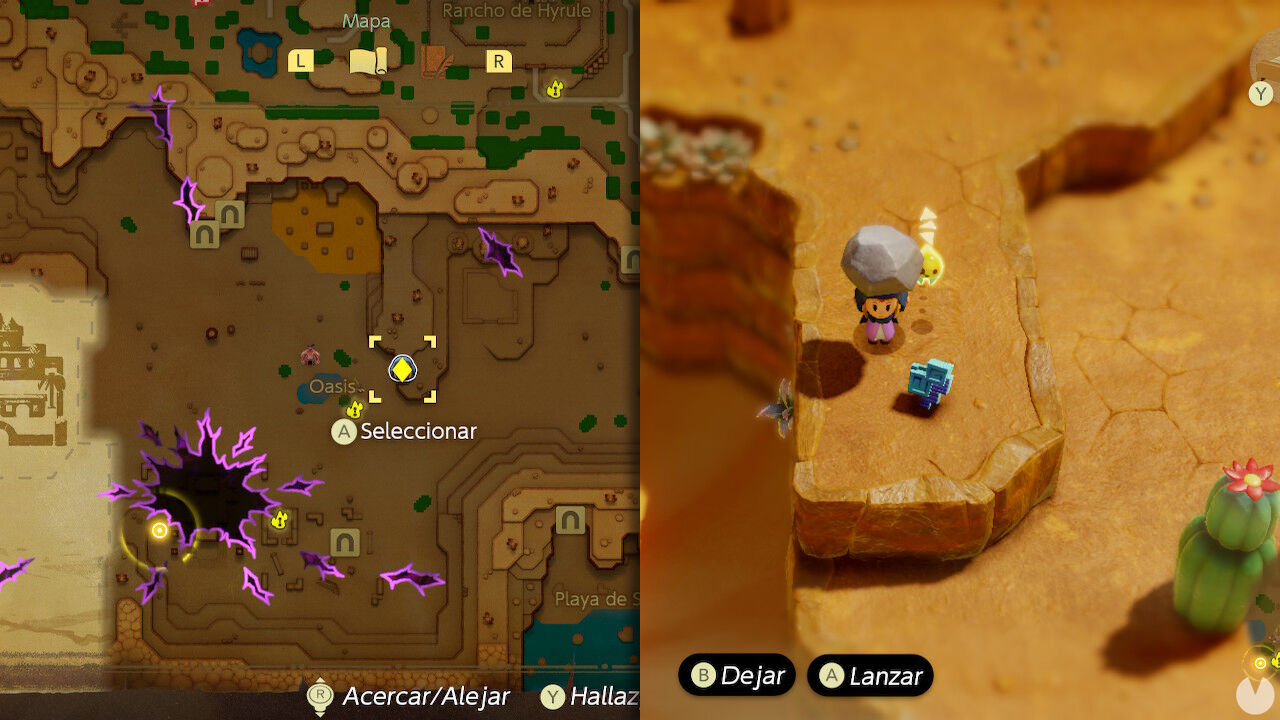Click the Y button prompt on the gameplay screen

pyautogui.click(x=1258, y=94)
